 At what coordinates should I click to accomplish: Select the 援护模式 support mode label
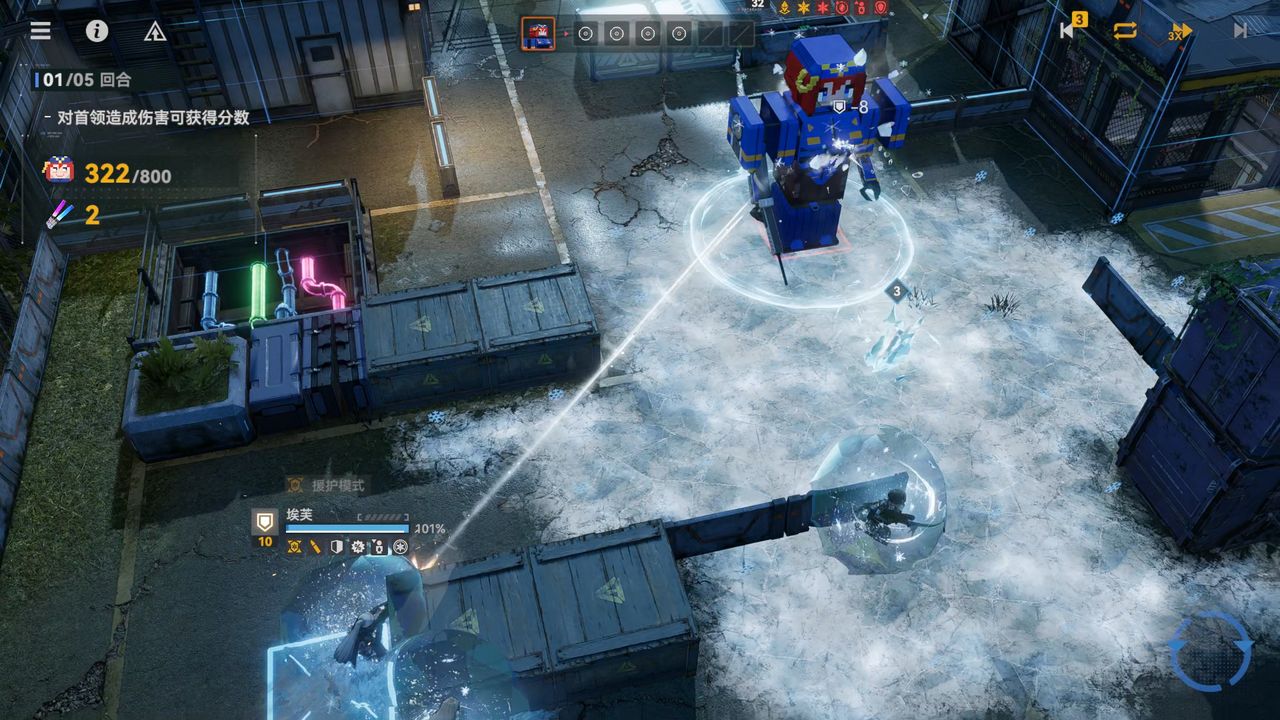click(x=326, y=485)
